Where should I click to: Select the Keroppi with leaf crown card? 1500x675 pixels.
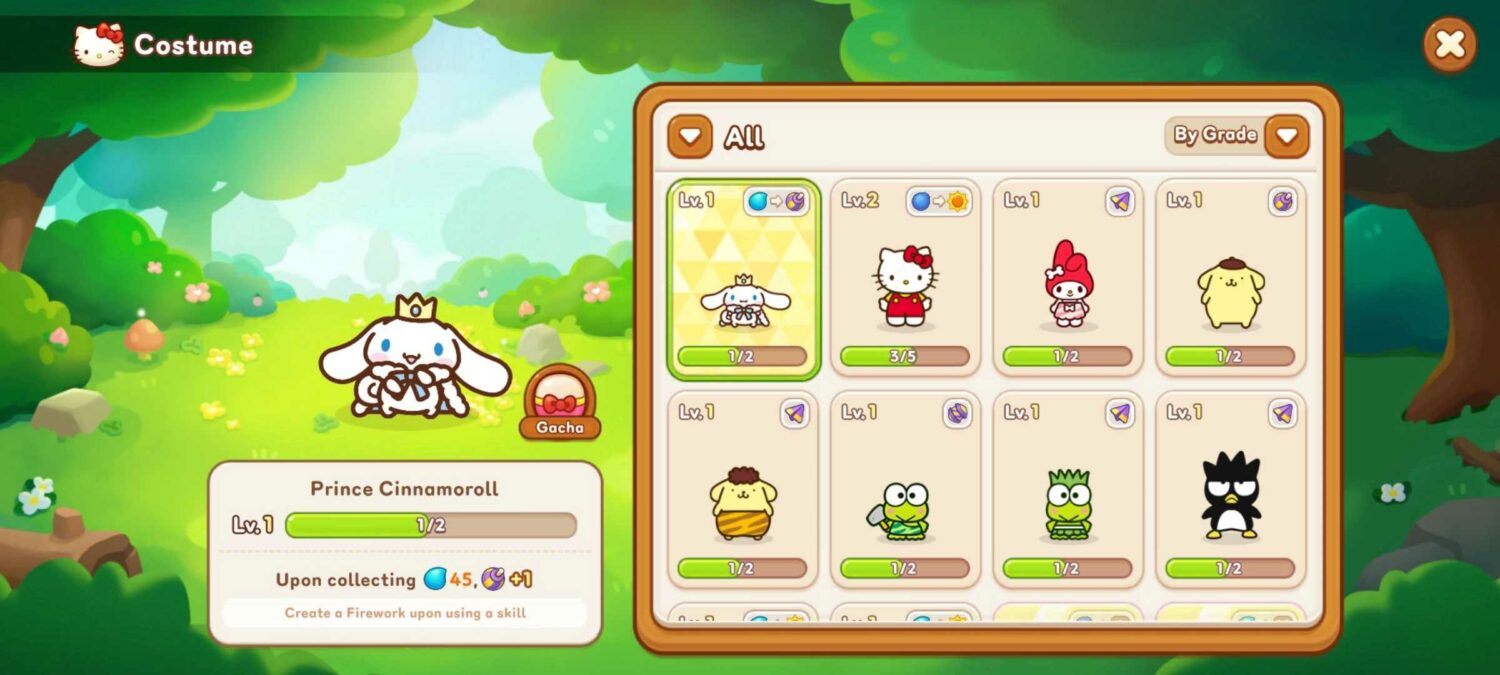(1068, 490)
